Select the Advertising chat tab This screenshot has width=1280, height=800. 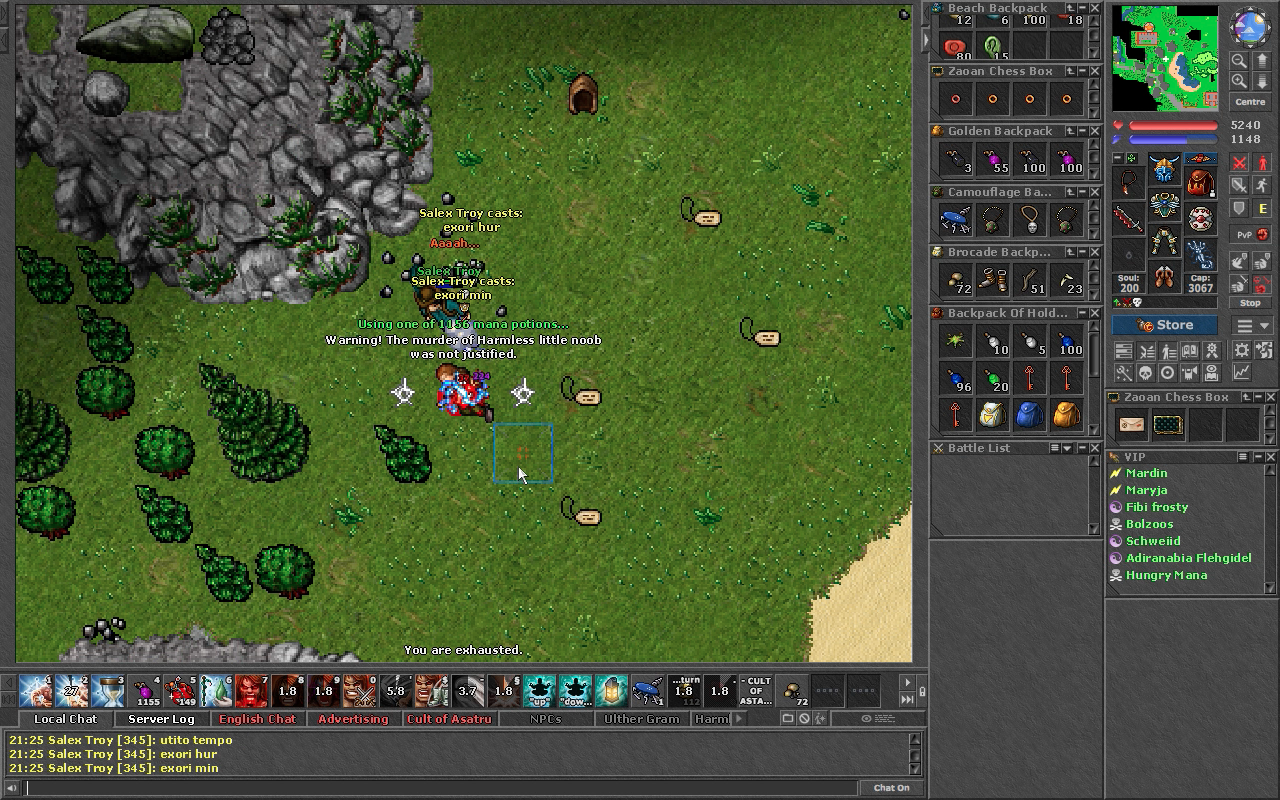click(353, 719)
